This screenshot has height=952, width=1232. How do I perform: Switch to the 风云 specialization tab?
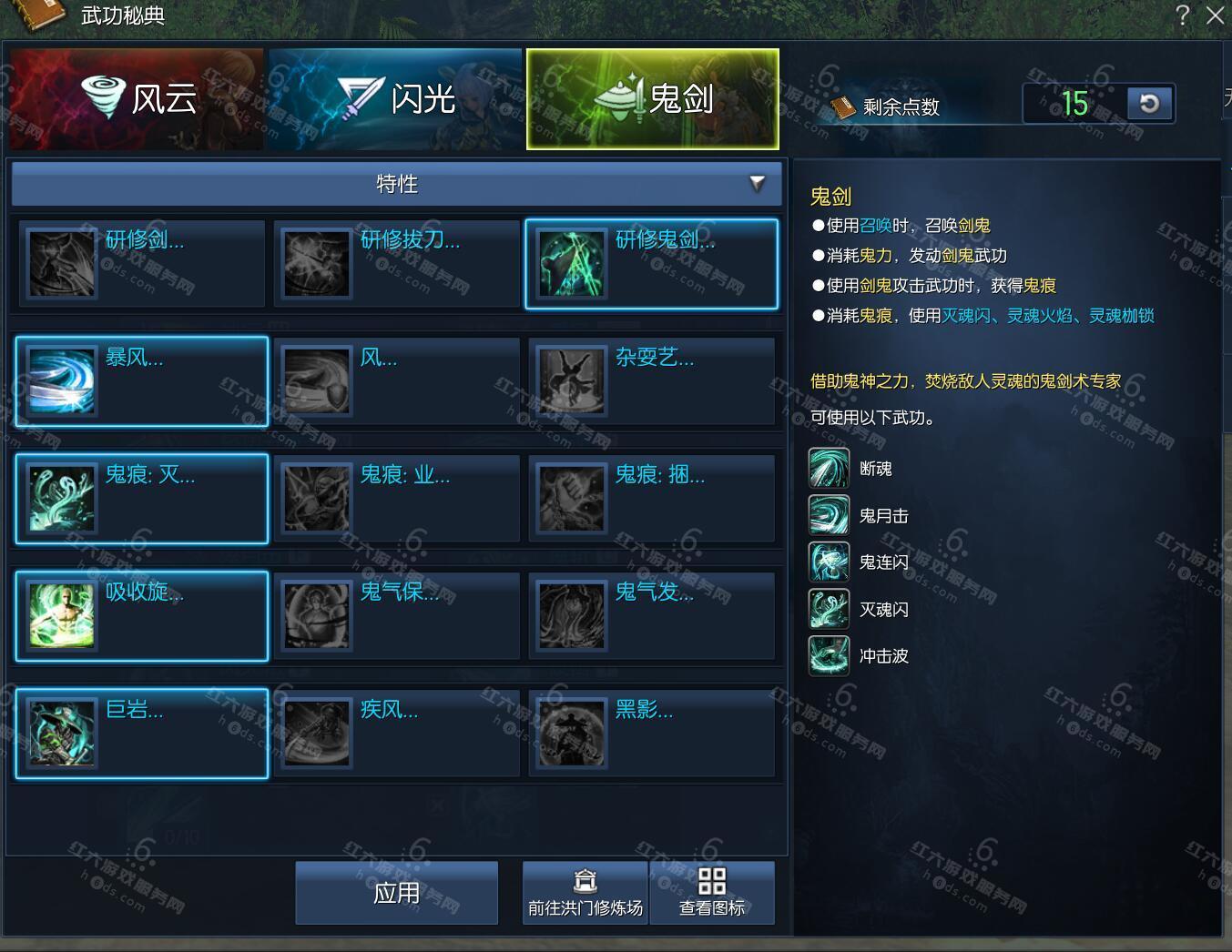tap(137, 99)
